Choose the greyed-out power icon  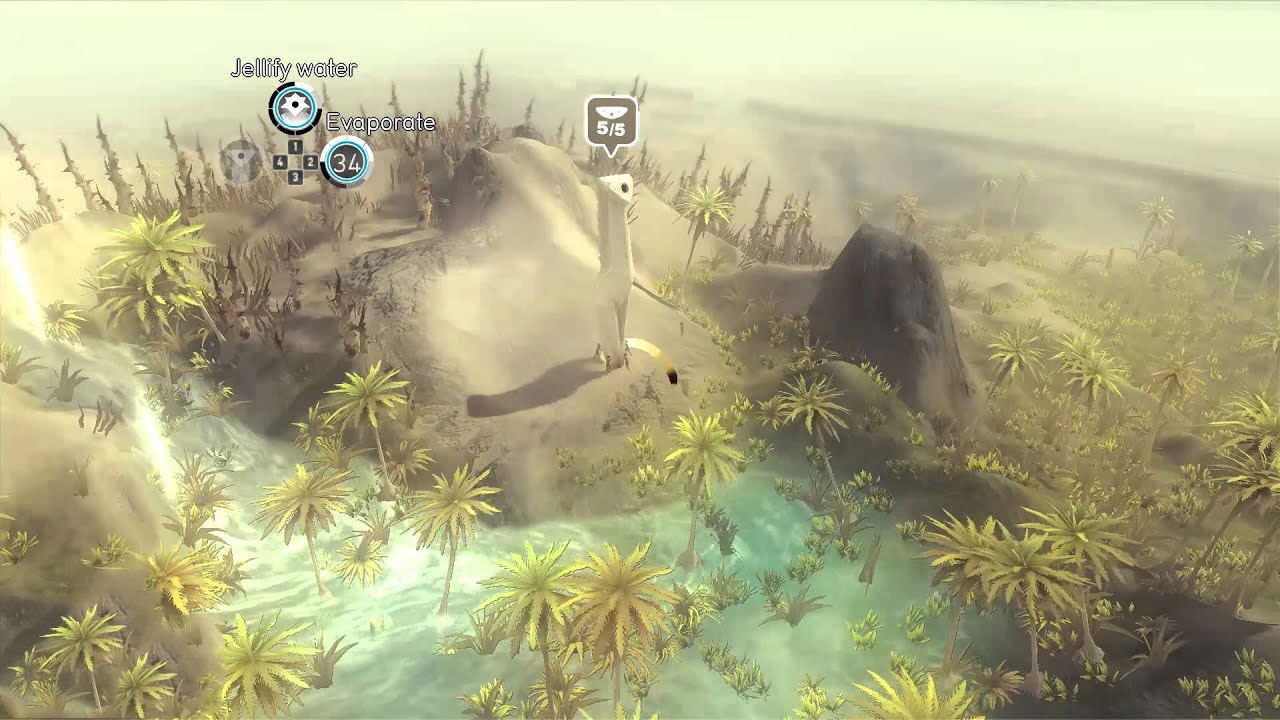(x=241, y=161)
